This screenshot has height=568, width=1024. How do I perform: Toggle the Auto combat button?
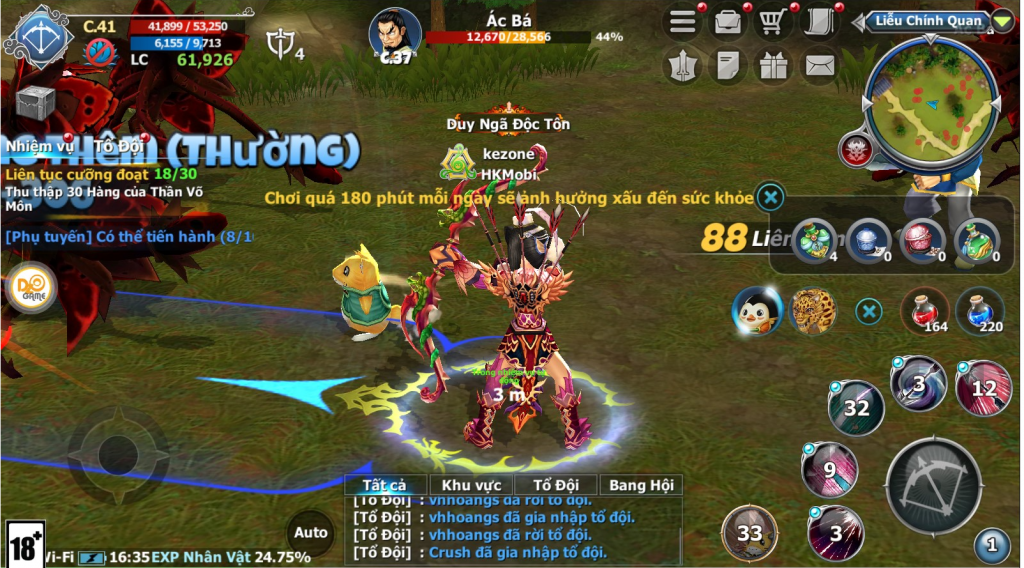[311, 533]
